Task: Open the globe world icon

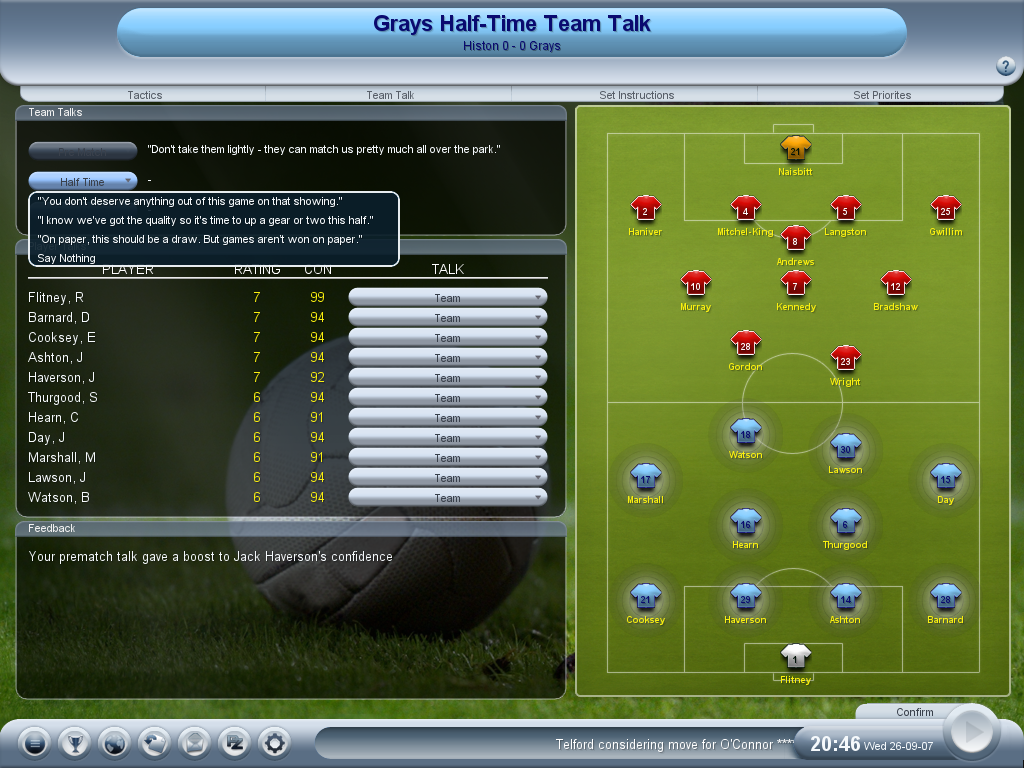Action: (x=114, y=743)
